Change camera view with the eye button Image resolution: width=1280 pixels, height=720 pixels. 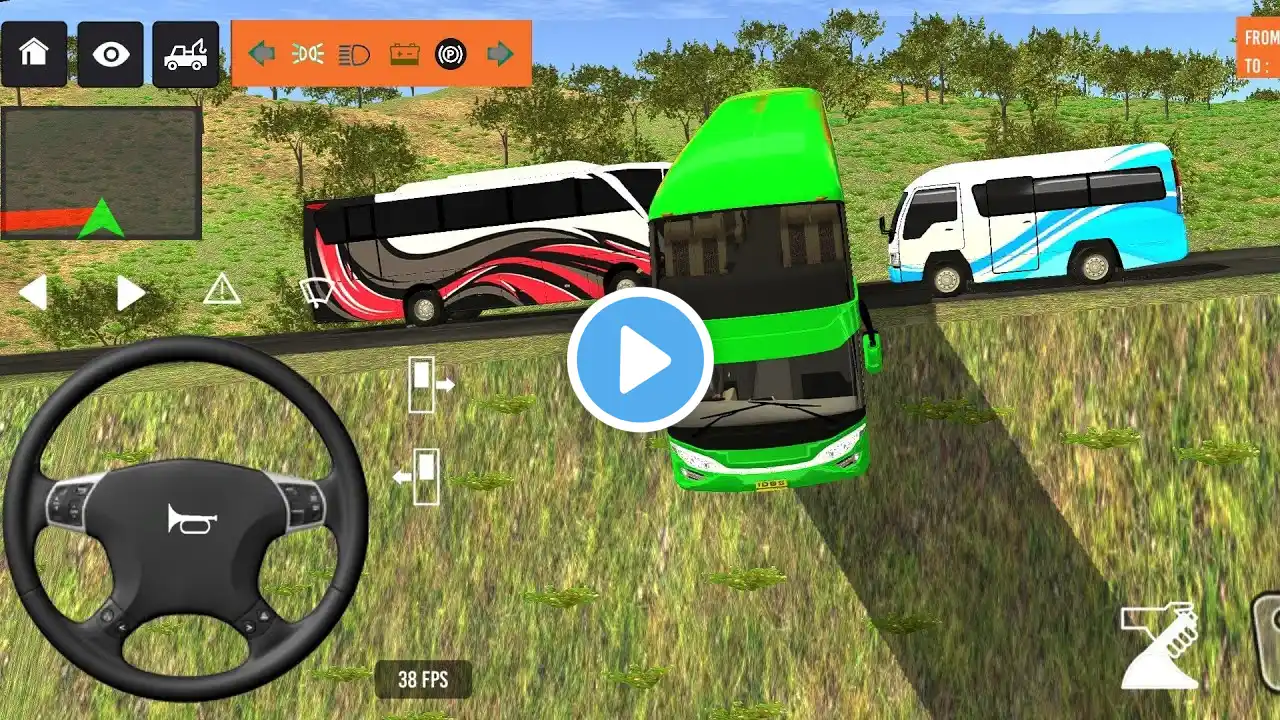pyautogui.click(x=110, y=54)
